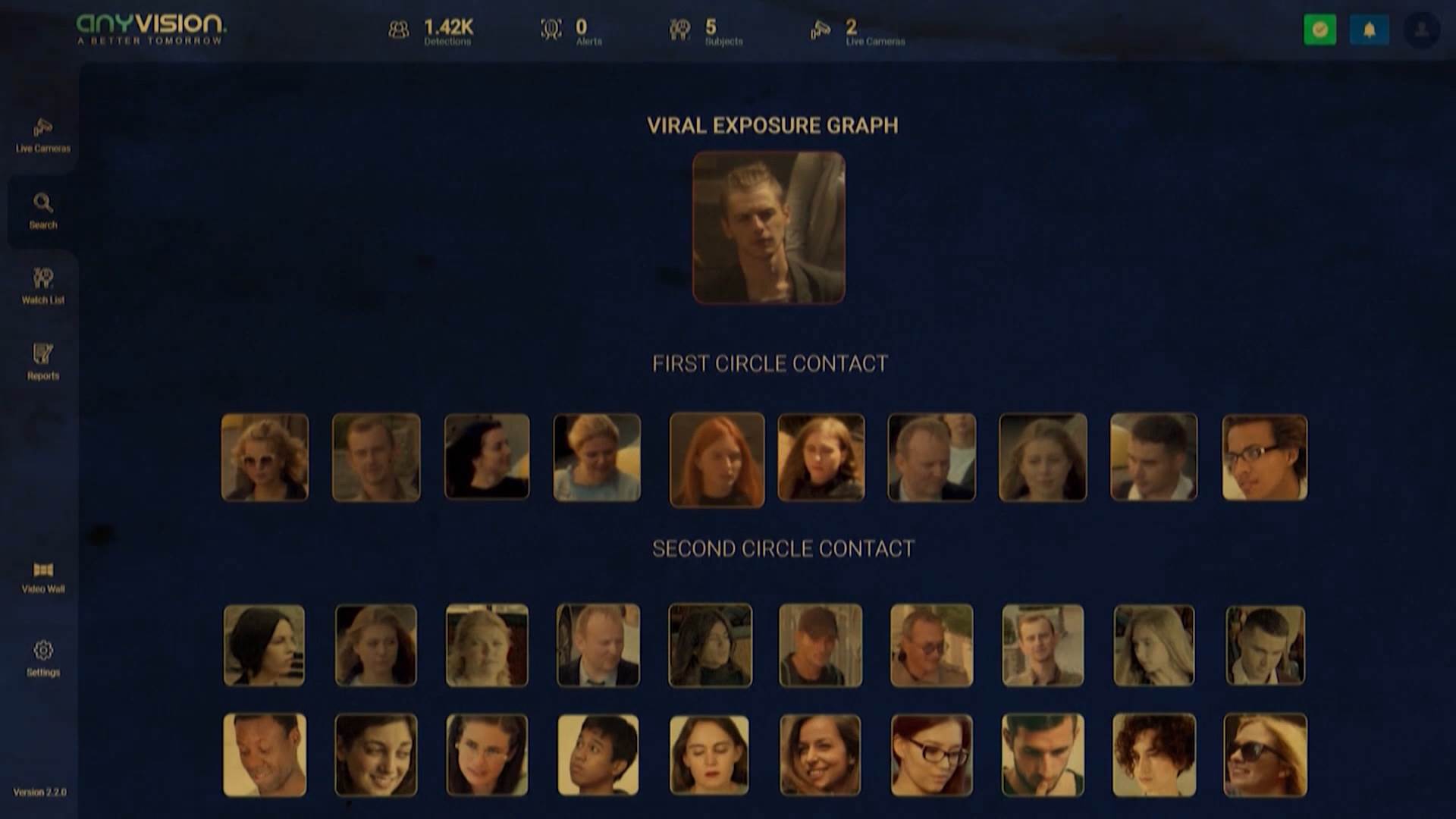Click the AnyVision logo
The width and height of the screenshot is (1456, 819).
click(151, 30)
